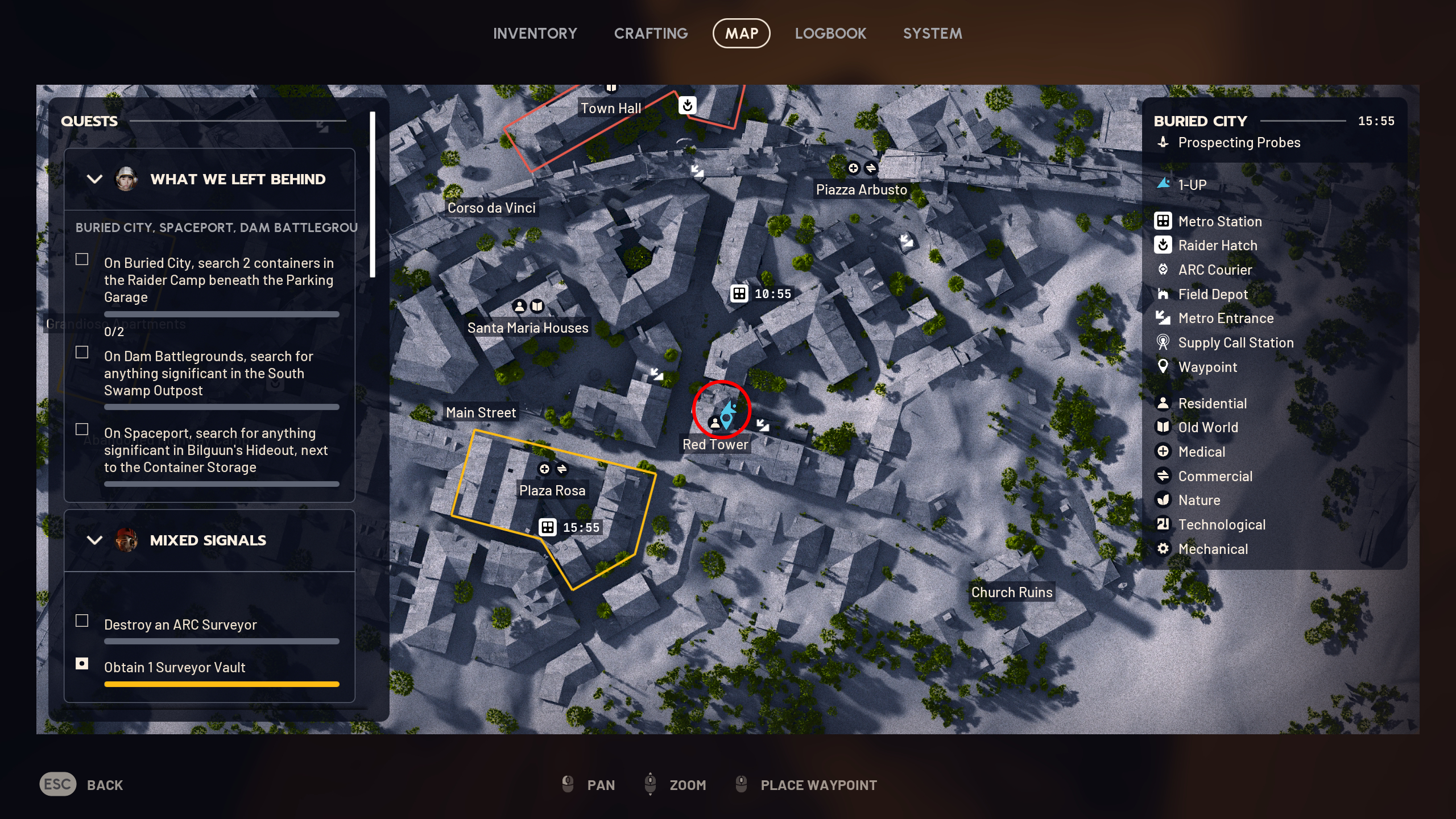Click the player marker circled near Red Tower
This screenshot has width=1456, height=819.
729,414
